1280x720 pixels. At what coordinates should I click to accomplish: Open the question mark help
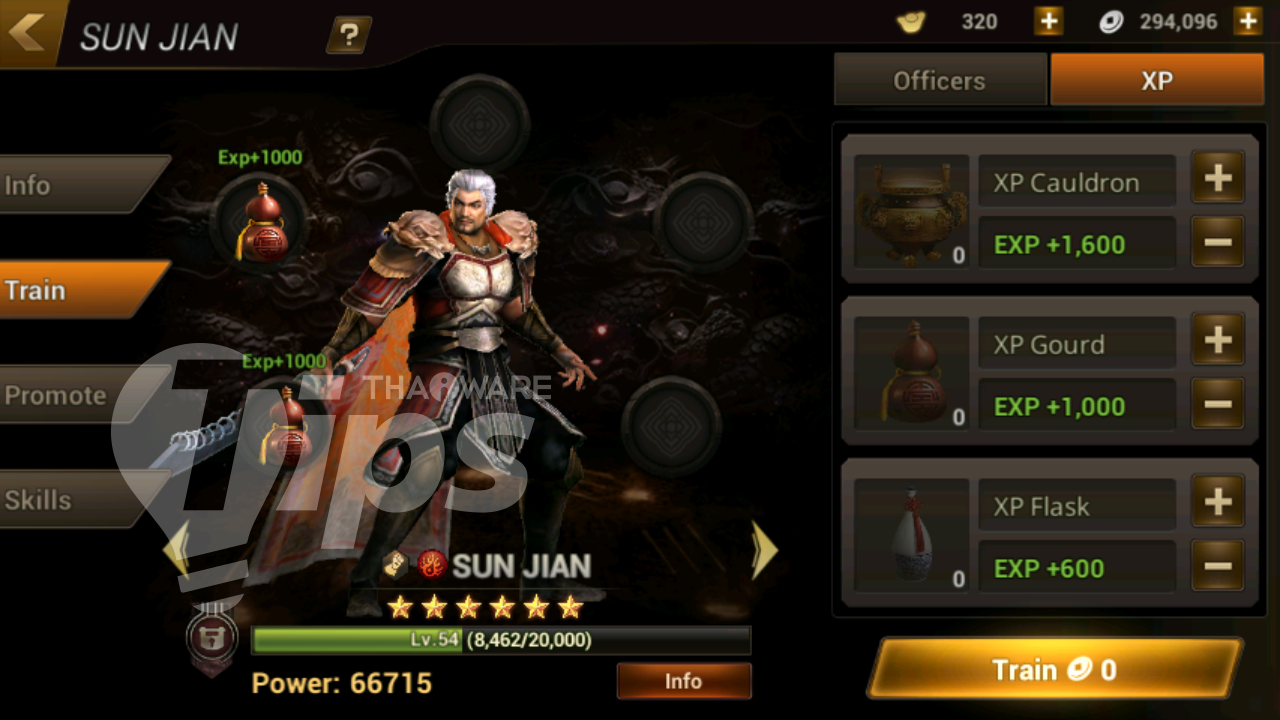click(x=348, y=36)
